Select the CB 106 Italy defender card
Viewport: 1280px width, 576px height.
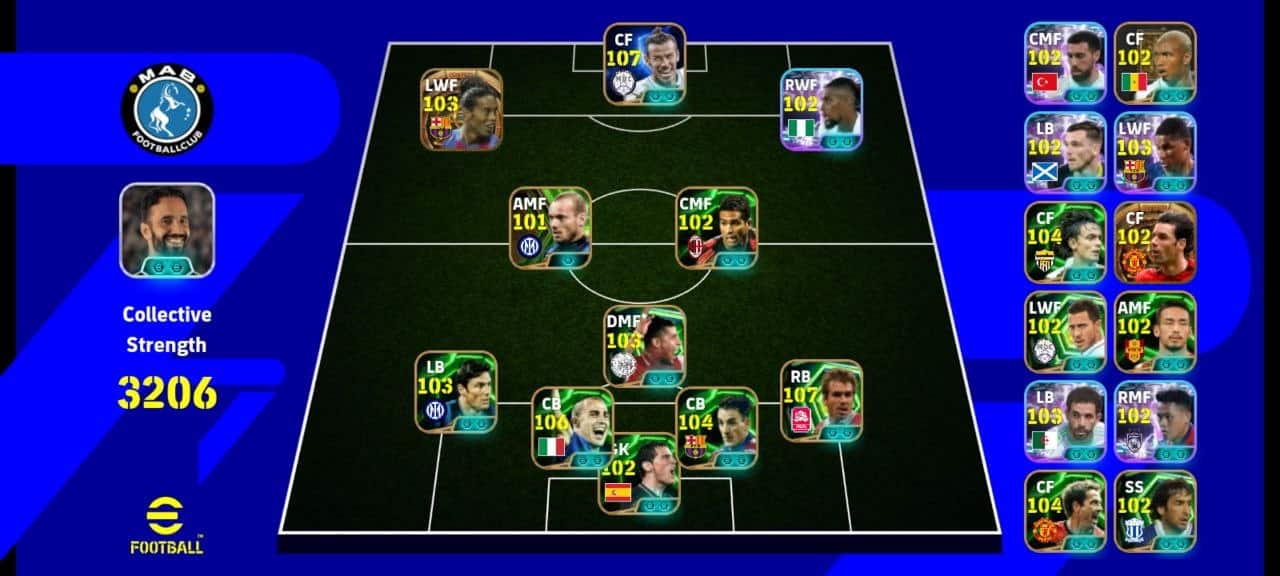pos(572,427)
